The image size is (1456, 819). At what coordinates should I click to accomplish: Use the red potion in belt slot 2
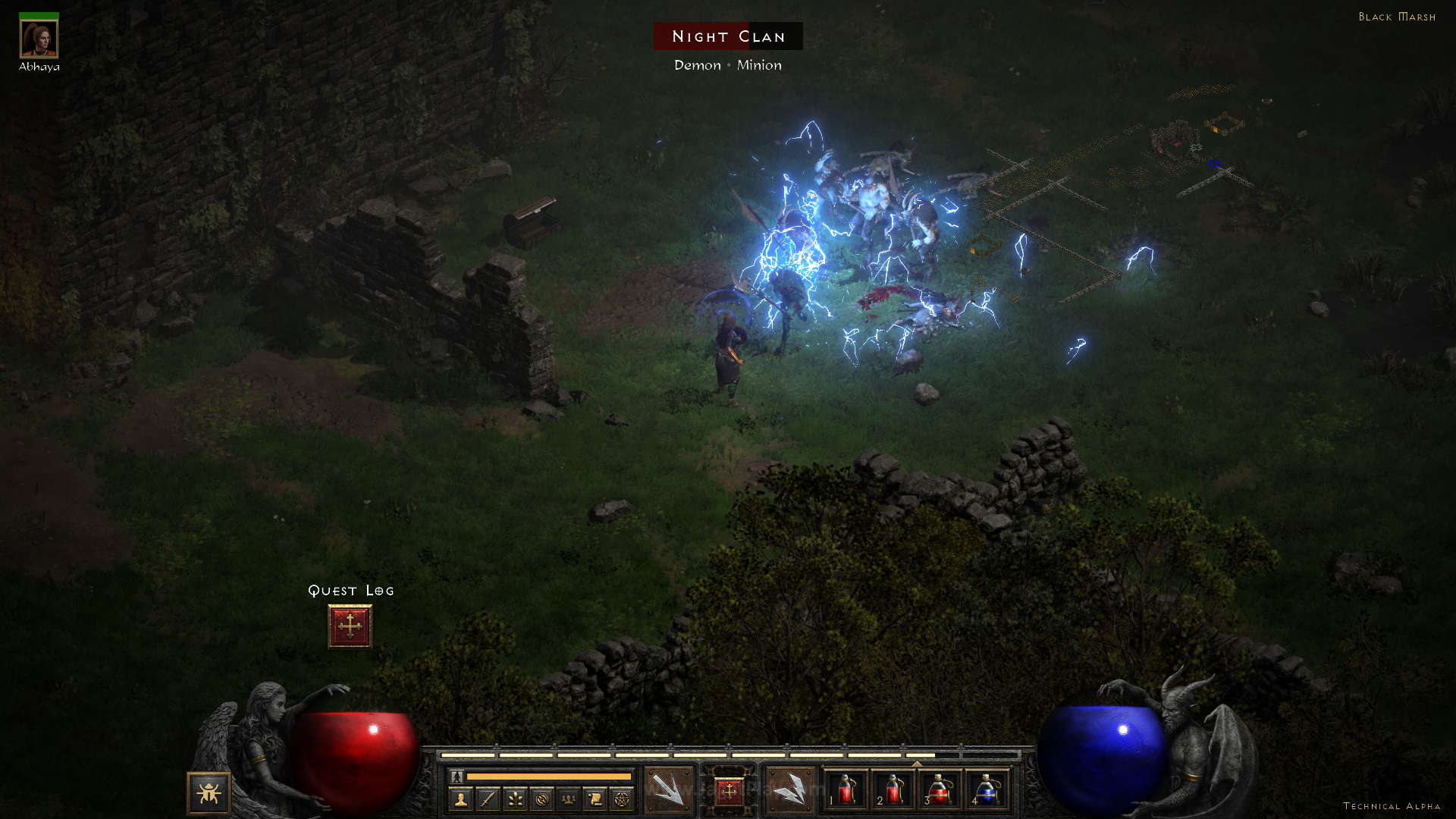coord(893,790)
